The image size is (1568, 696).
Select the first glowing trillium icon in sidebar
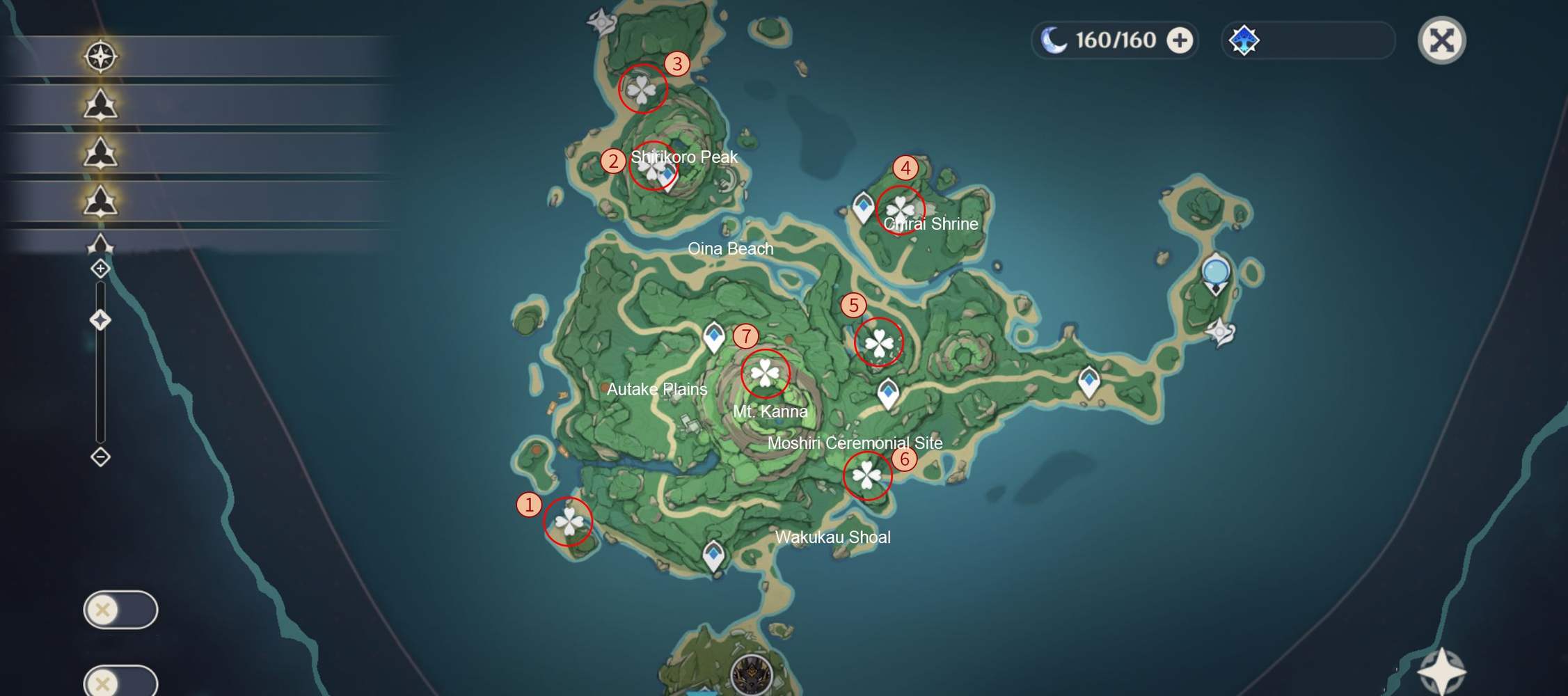tap(102, 103)
